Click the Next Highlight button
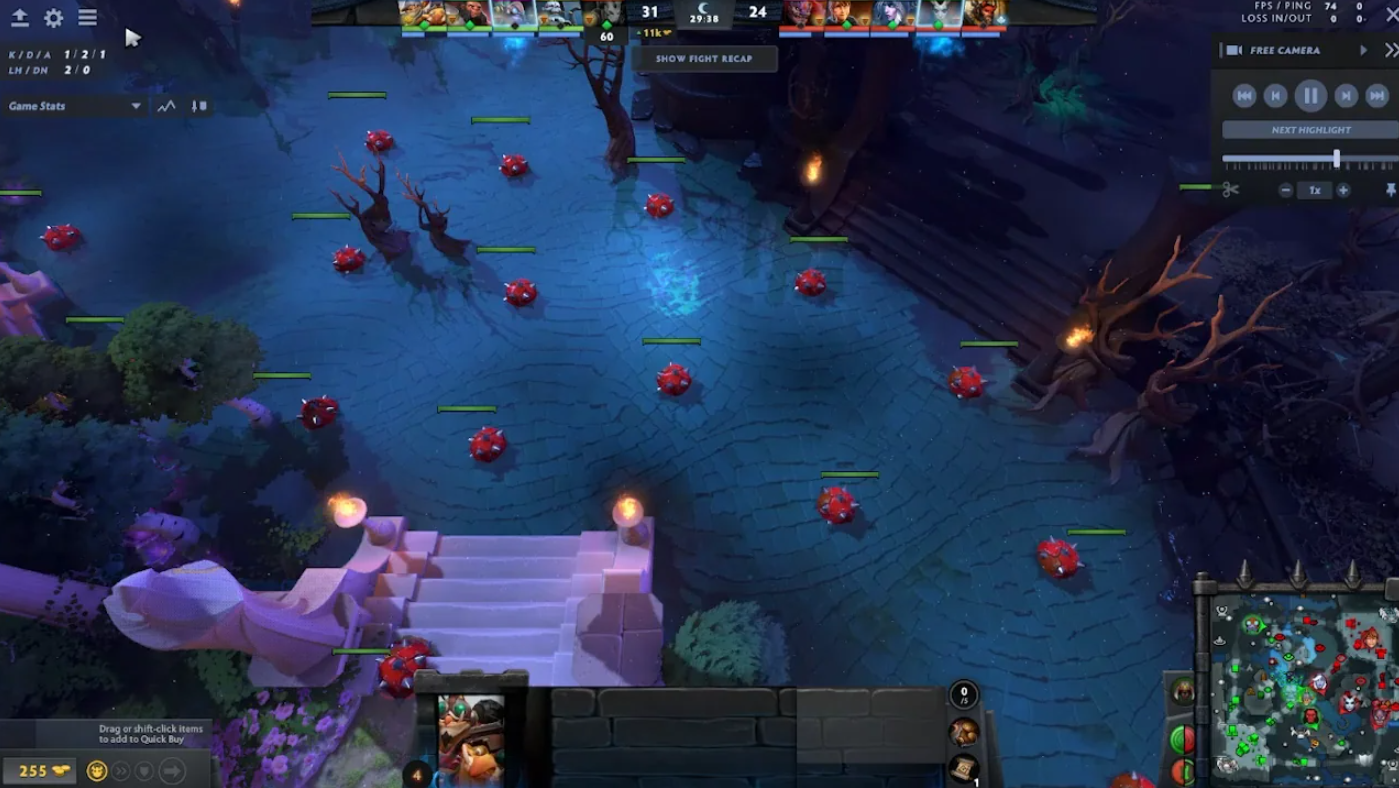Viewport: 1399px width, 788px height. point(1310,130)
